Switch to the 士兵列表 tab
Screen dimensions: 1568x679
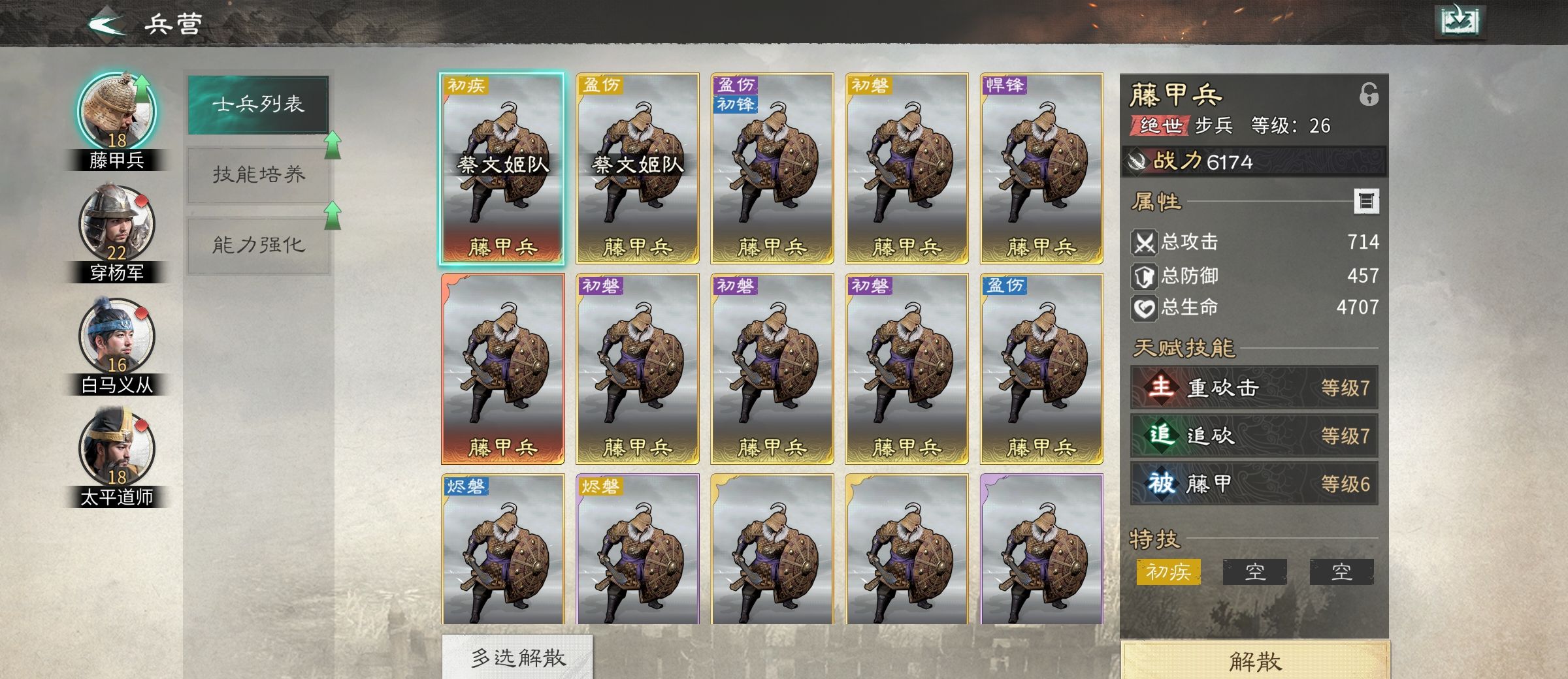point(258,104)
